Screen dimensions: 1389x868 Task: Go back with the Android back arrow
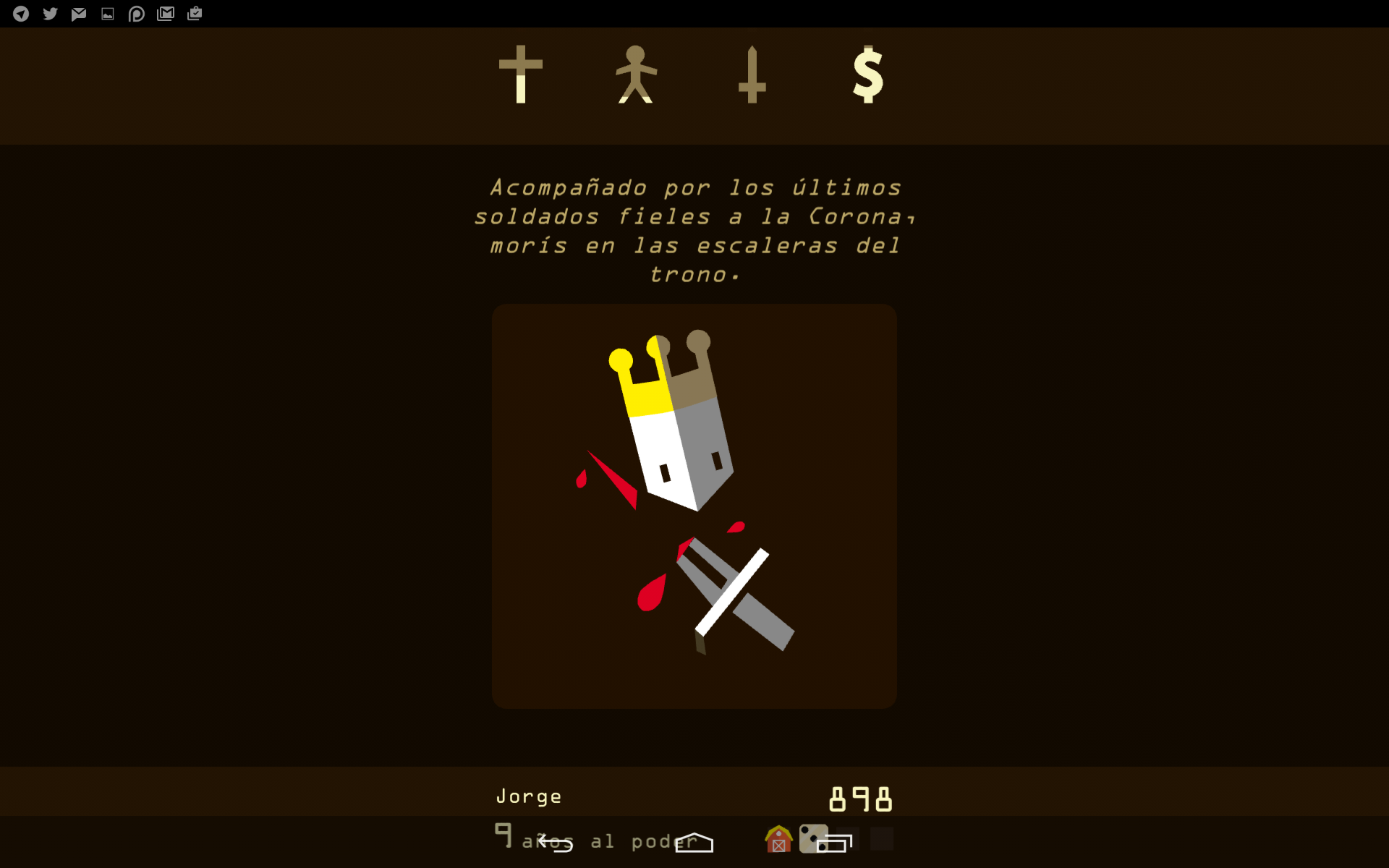pos(555,843)
